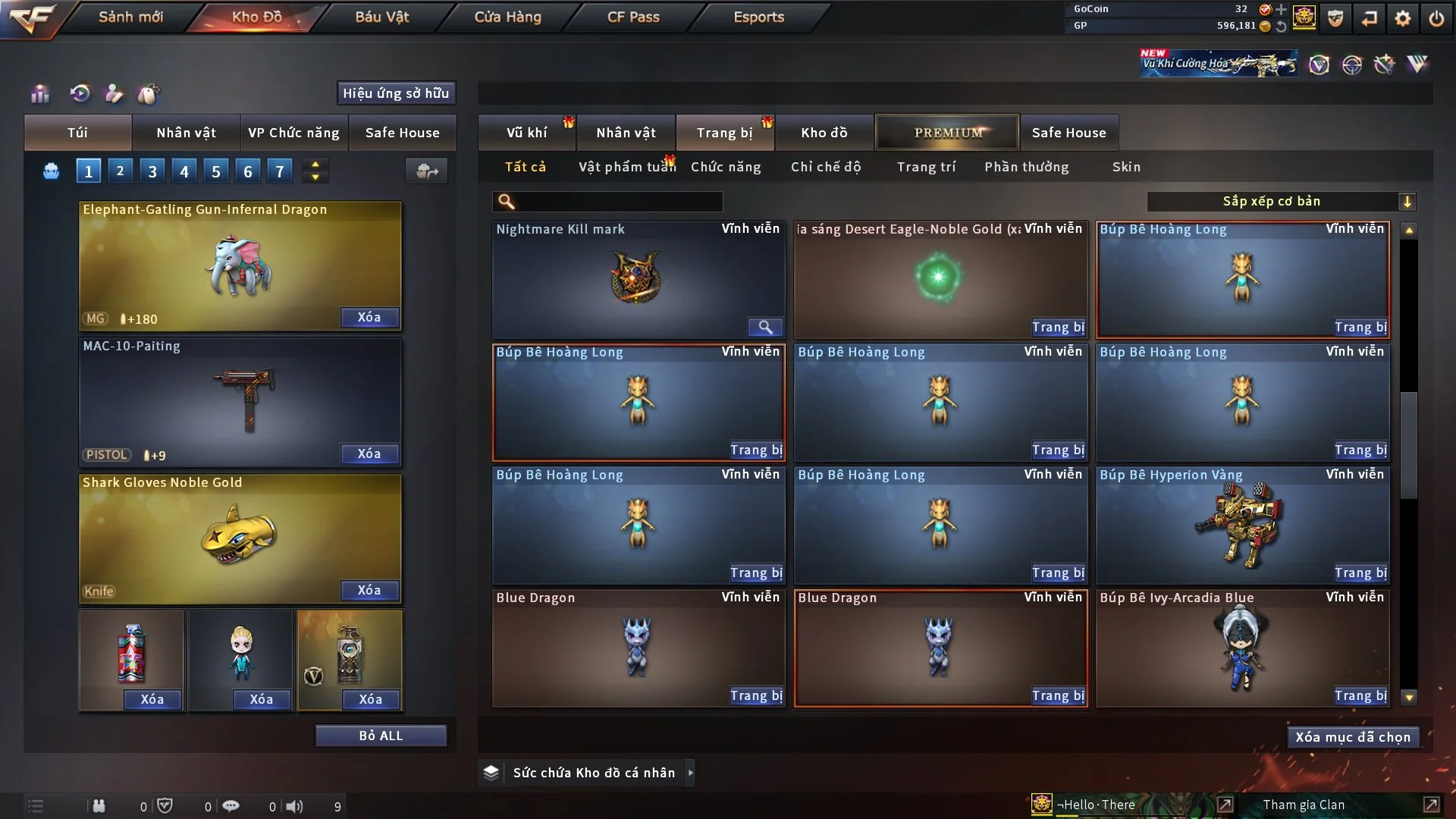Choose the Skin category filter

tap(1126, 167)
